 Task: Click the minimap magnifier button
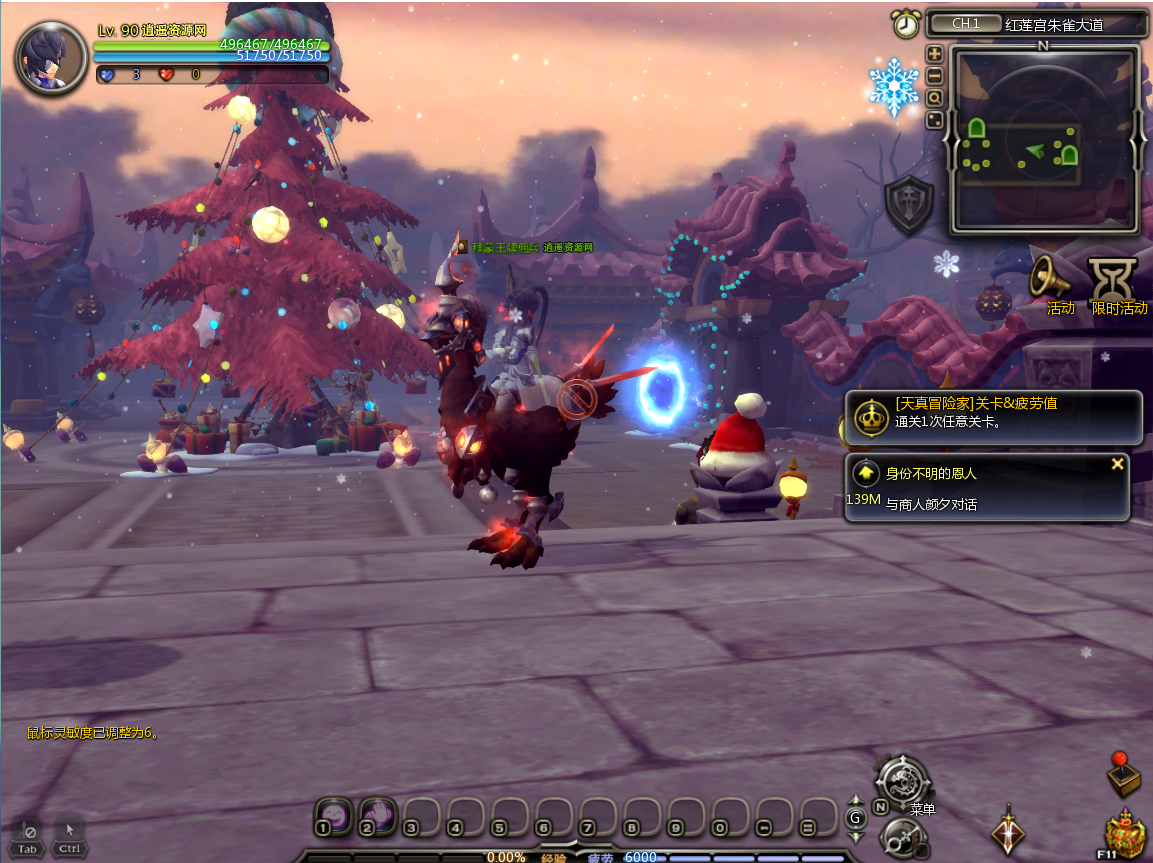935,98
